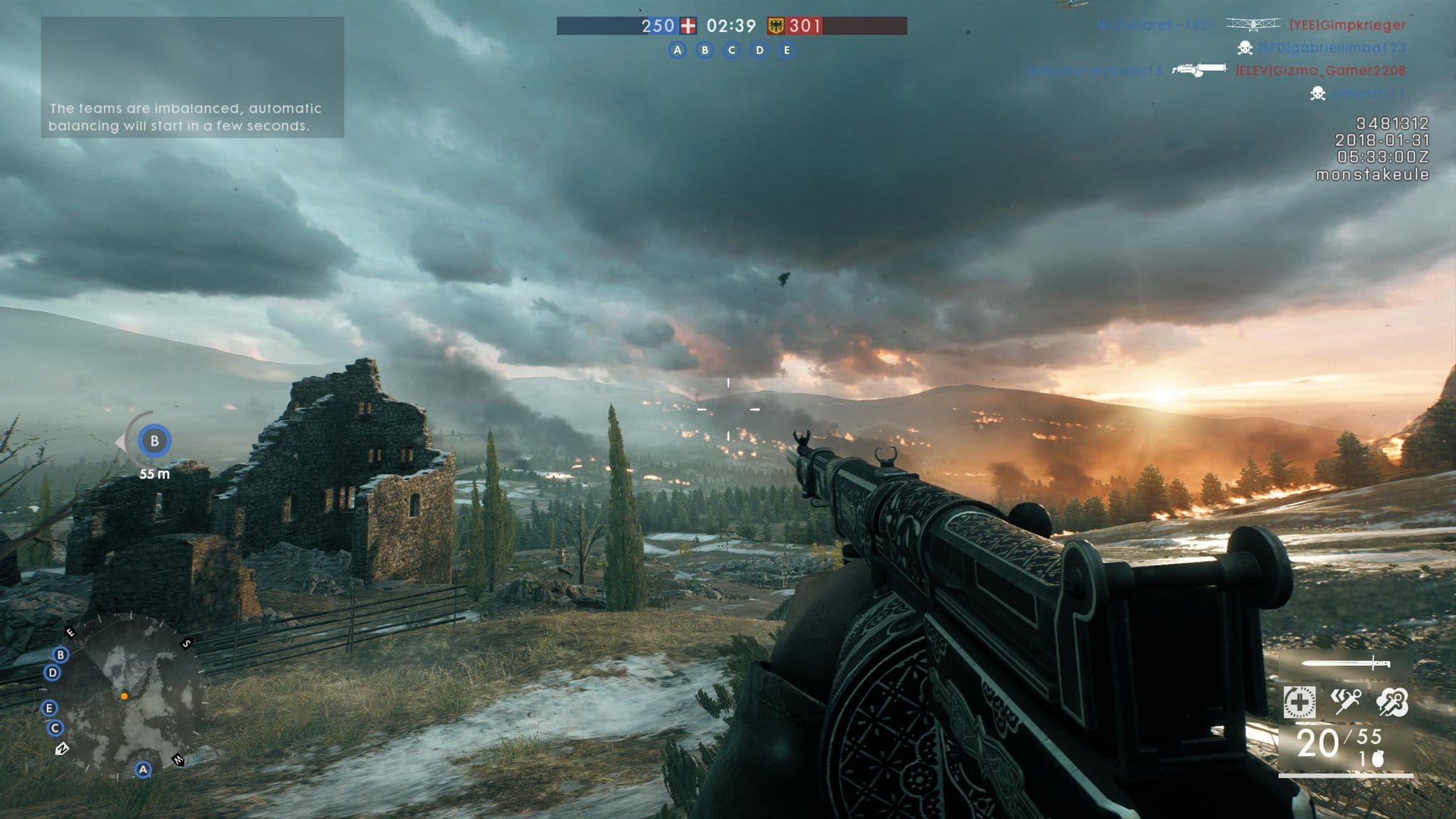Toggle objective marker A on the scoreboard row
This screenshot has width=1456, height=819.
point(676,50)
